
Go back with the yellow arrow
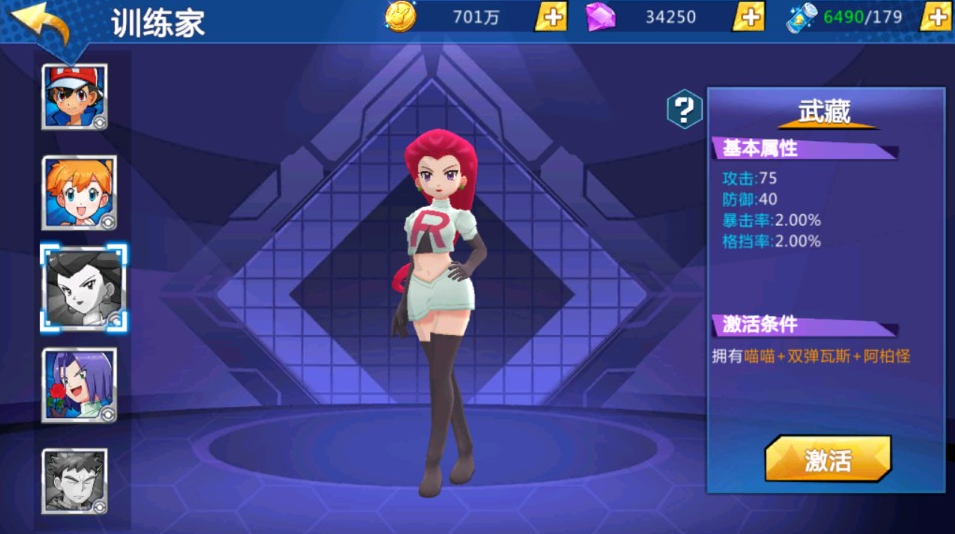tap(42, 23)
